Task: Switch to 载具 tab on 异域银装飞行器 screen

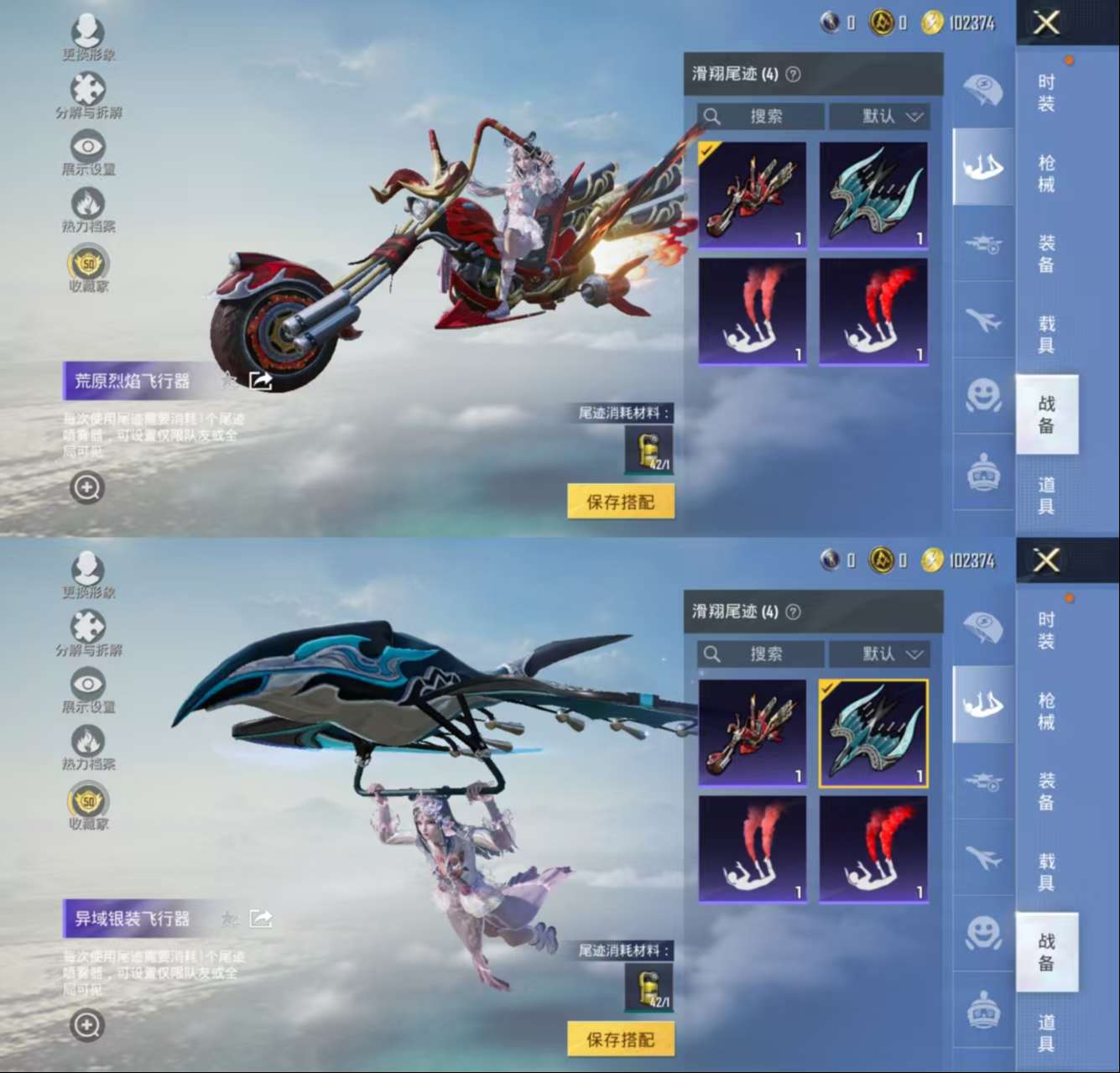Action: (x=1046, y=872)
